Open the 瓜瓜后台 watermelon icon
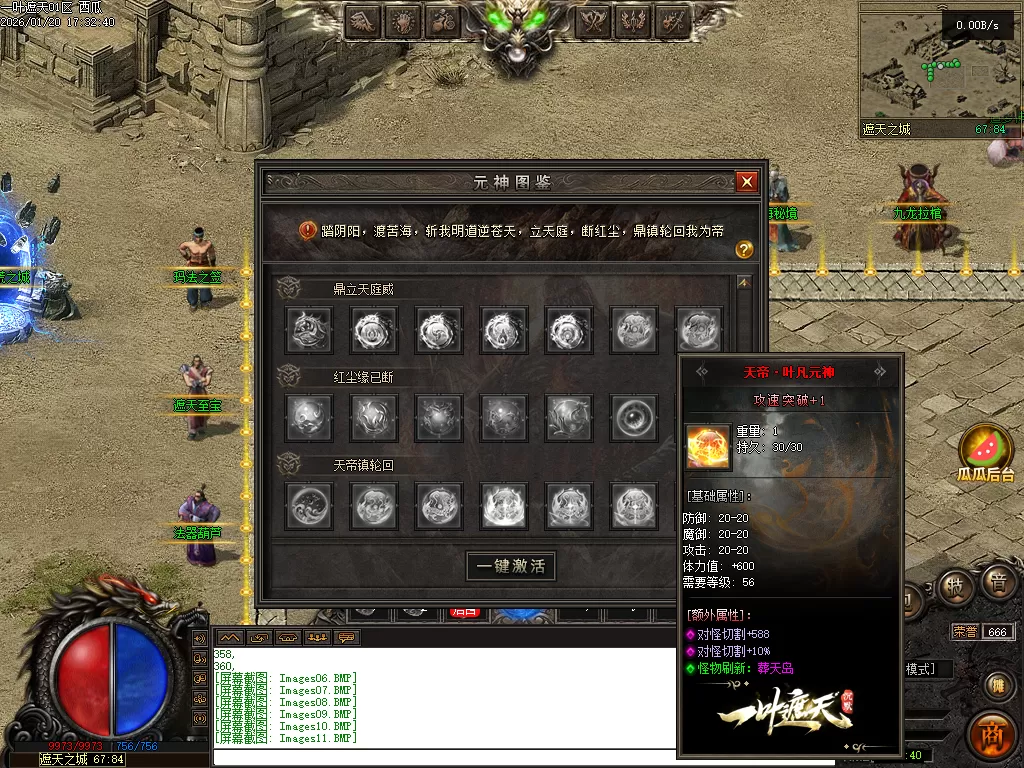The image size is (1024, 768). (x=986, y=448)
